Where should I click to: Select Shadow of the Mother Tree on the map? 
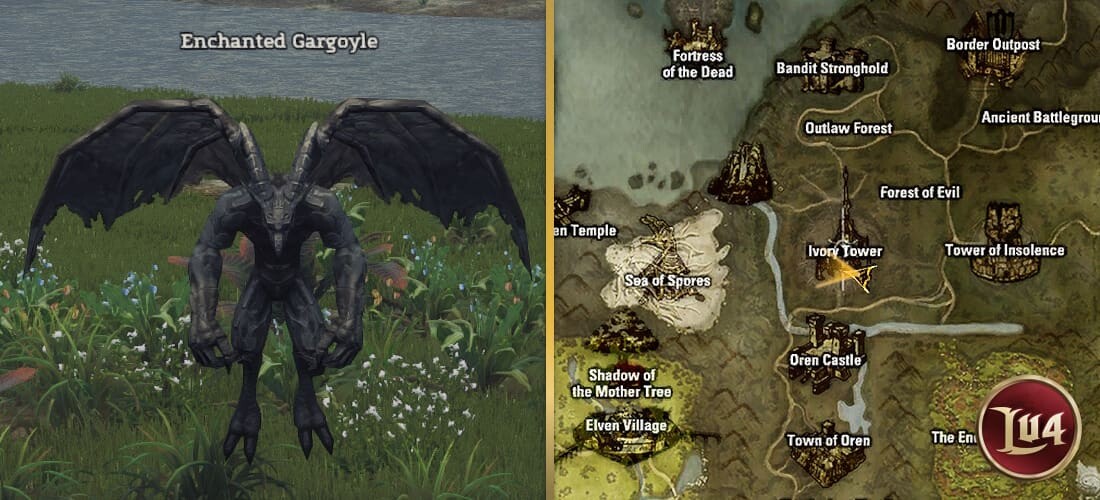pos(621,383)
